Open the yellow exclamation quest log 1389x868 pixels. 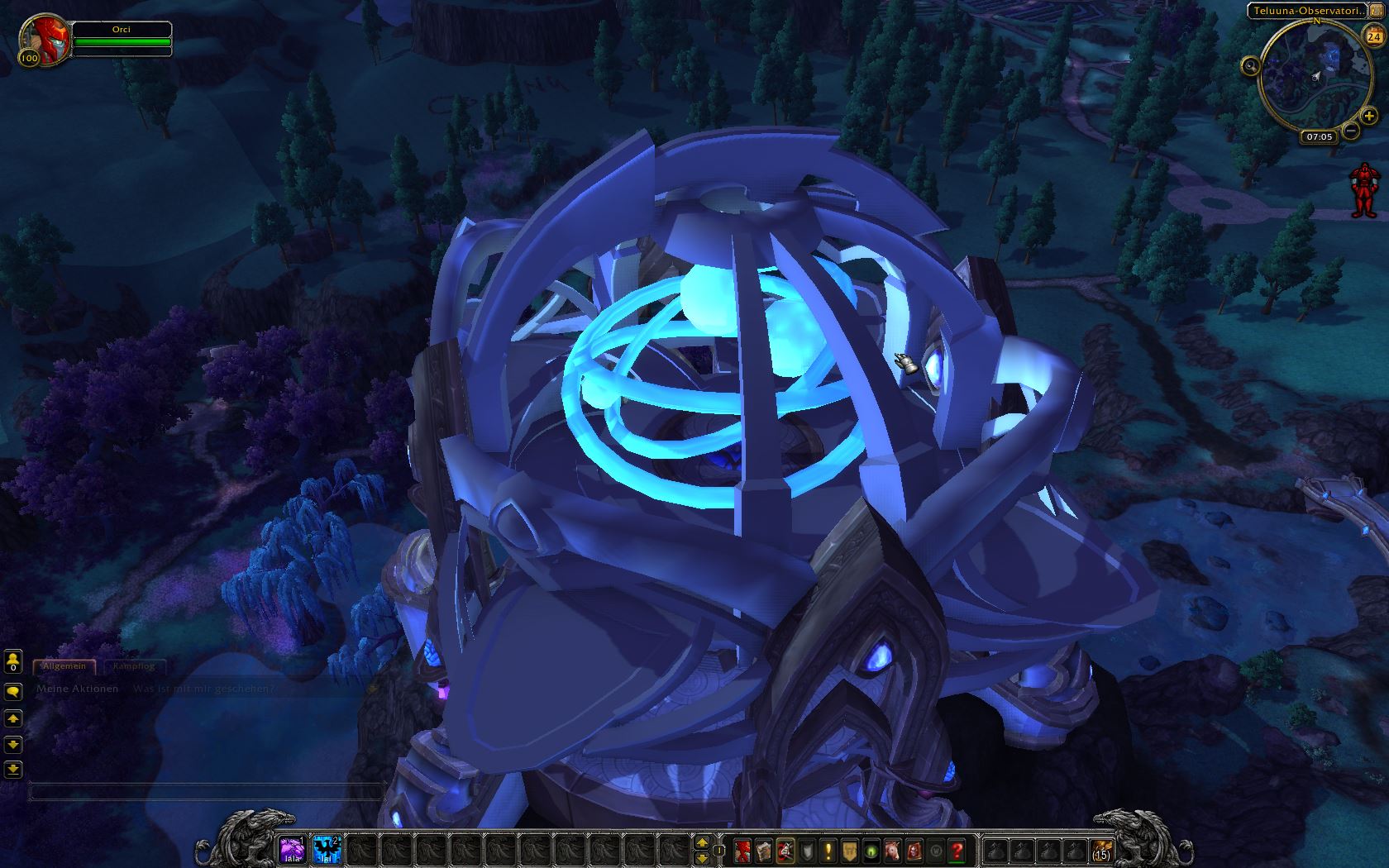(x=828, y=850)
